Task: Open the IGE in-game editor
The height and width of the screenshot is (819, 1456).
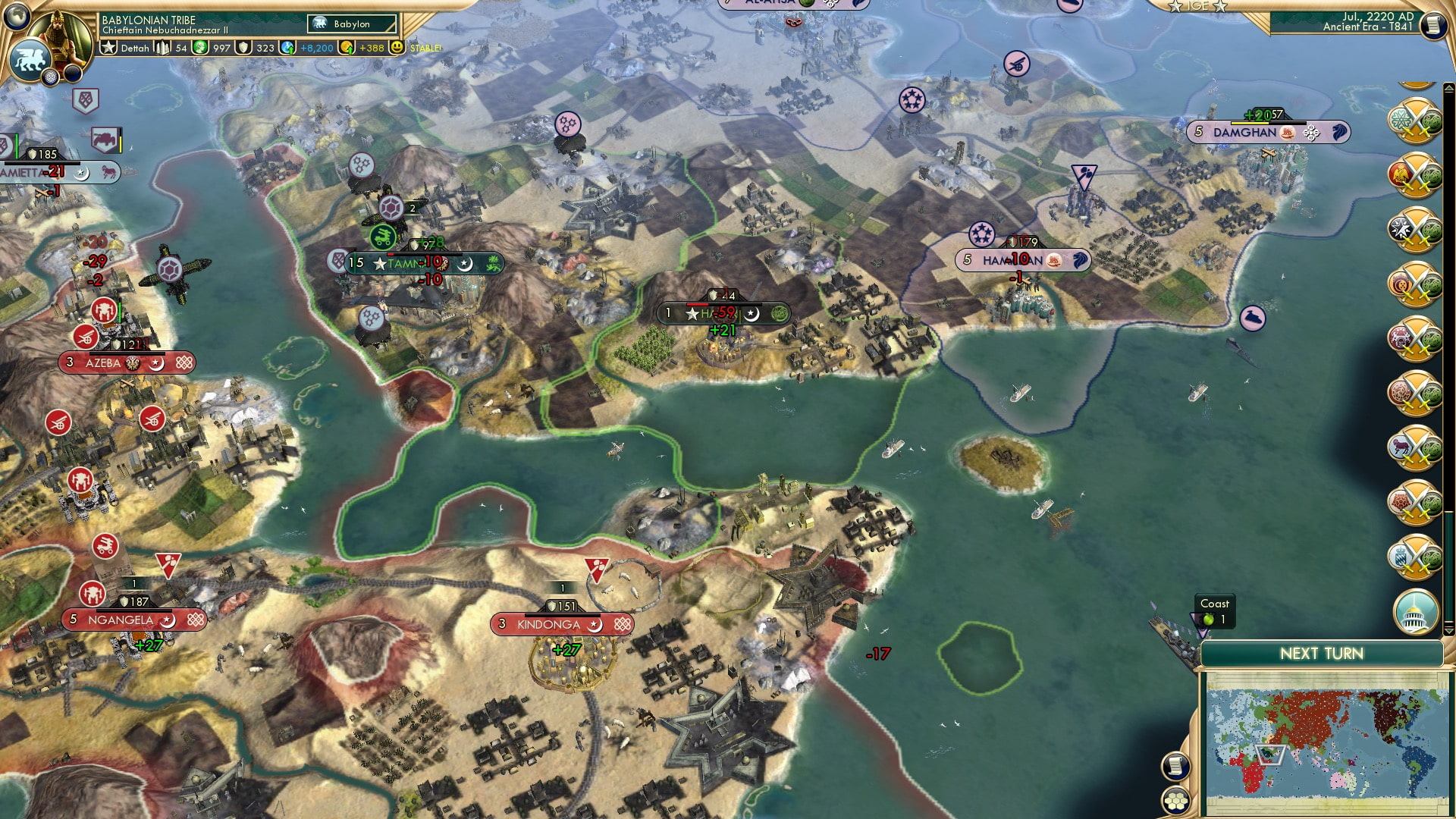Action: tap(1198, 6)
